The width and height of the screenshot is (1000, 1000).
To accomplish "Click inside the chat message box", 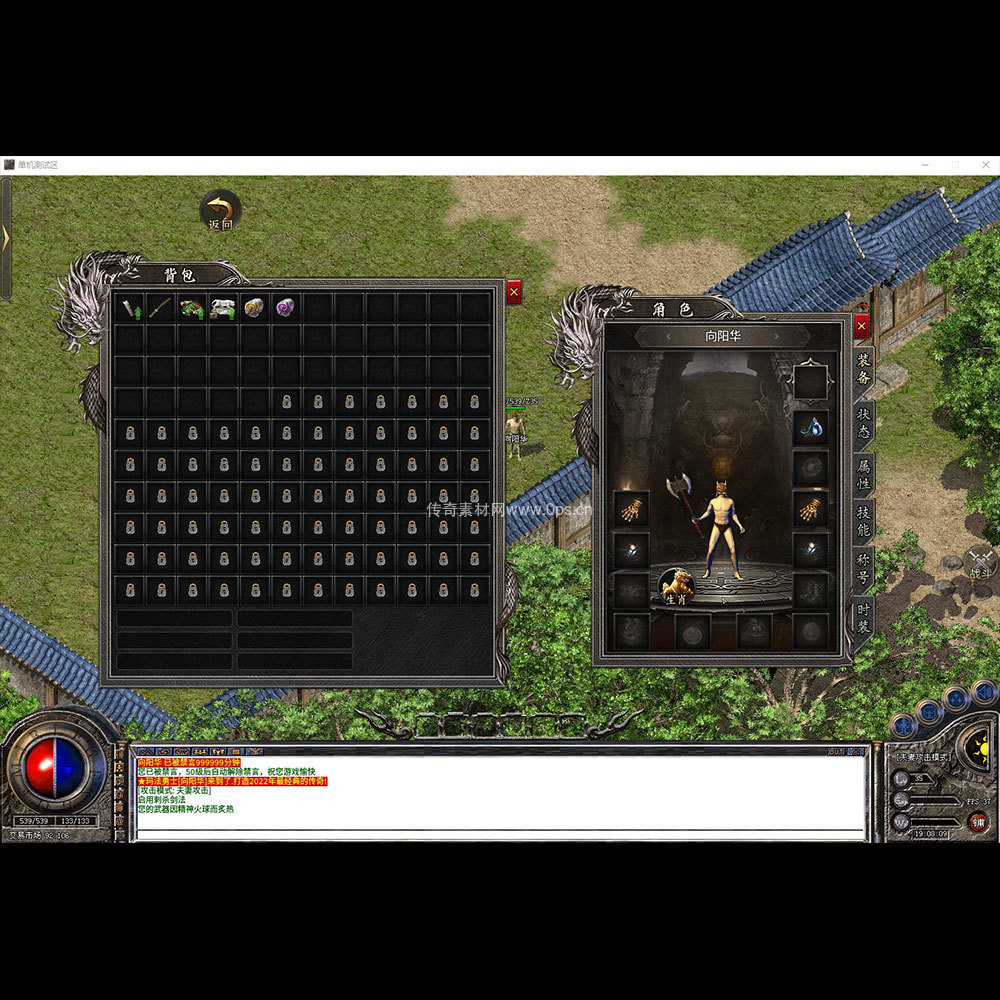I will click(500, 800).
